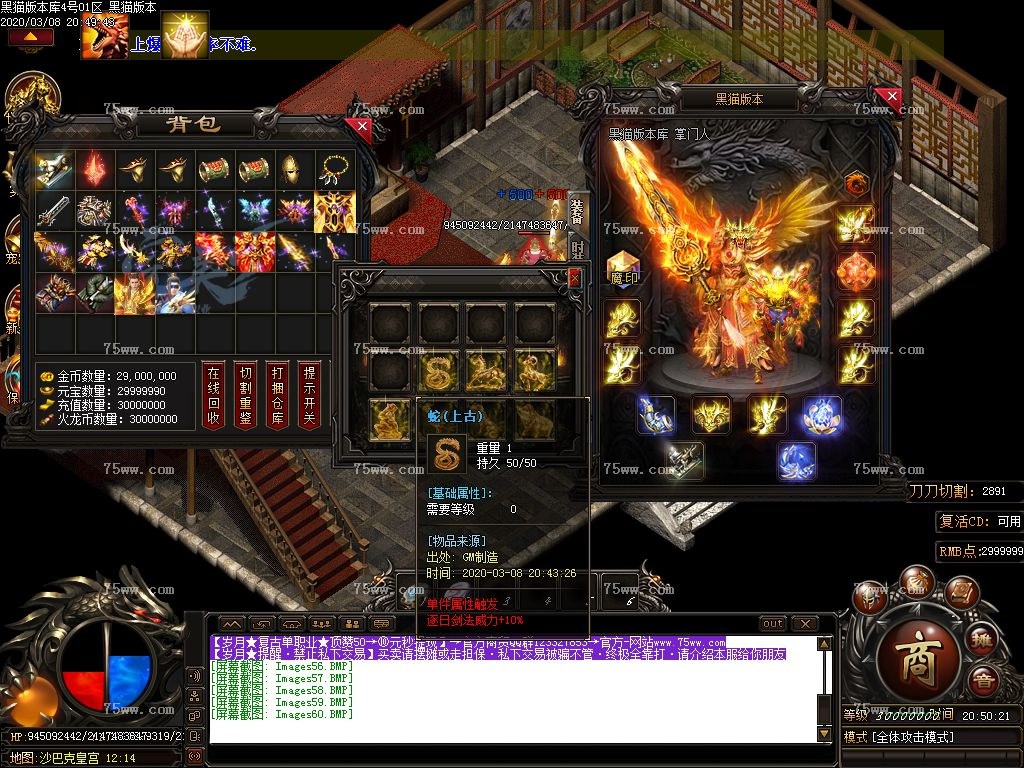Click the 在线回收 online recycle button
Screen dimensions: 1024x768
pyautogui.click(x=212, y=394)
